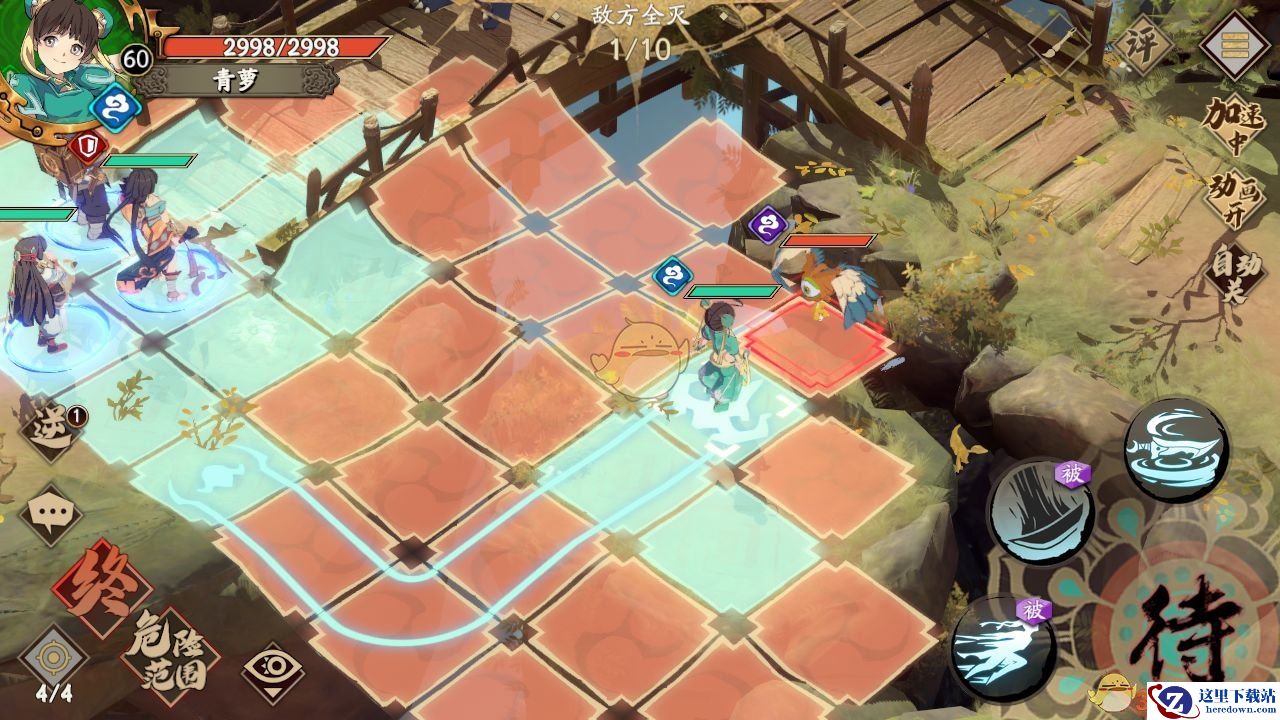The height and width of the screenshot is (720, 1280).
Task: Select the passive dashing figure skill icon
Action: pos(1003,646)
